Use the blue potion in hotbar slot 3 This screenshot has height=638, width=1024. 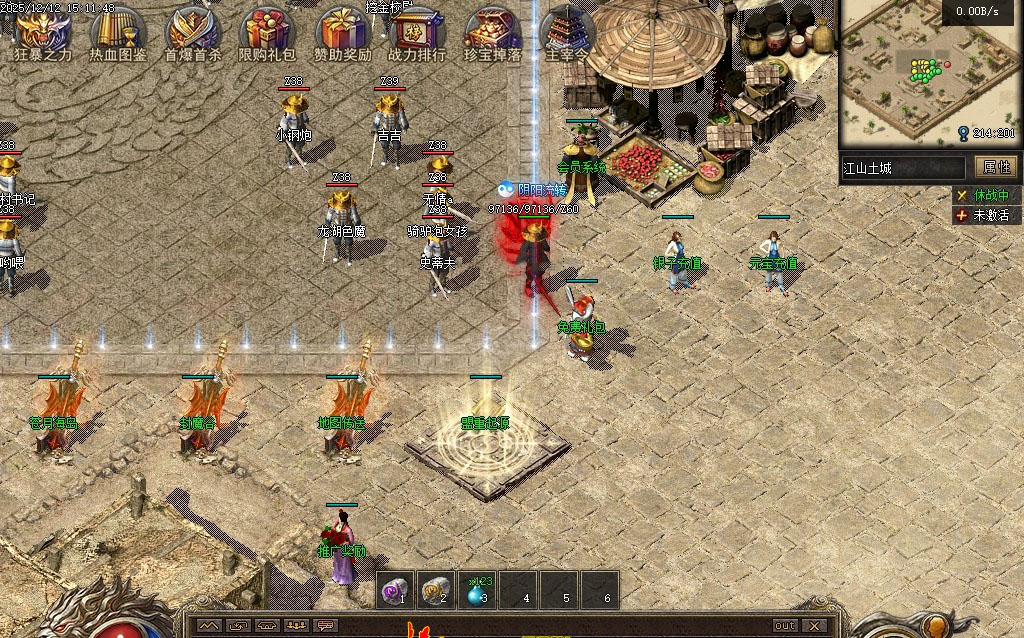coord(477,590)
